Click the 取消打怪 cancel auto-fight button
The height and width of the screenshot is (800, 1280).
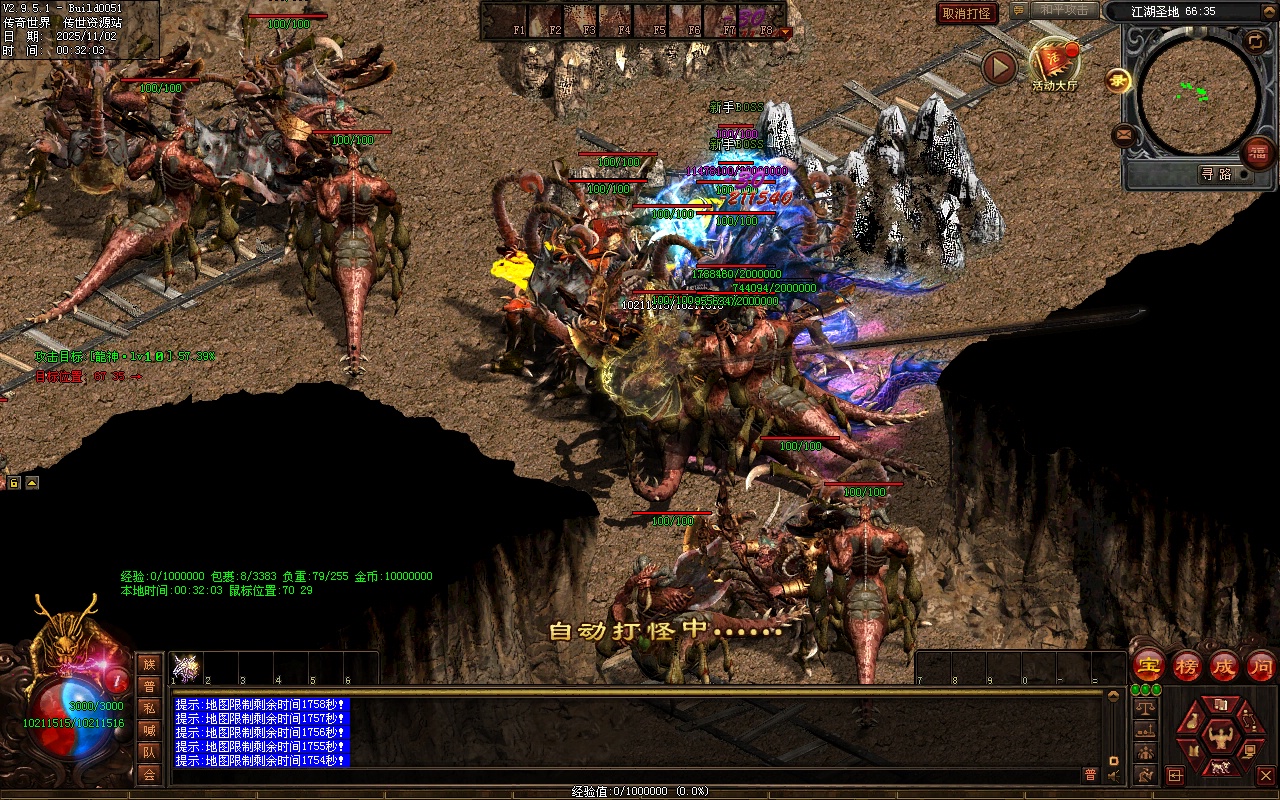[x=967, y=14]
